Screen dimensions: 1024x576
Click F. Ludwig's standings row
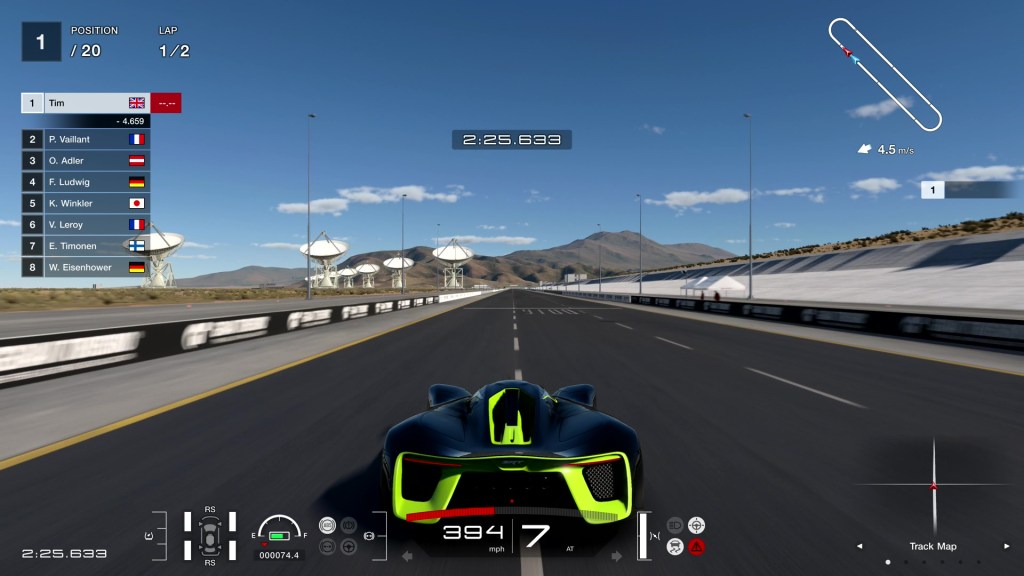pos(85,182)
